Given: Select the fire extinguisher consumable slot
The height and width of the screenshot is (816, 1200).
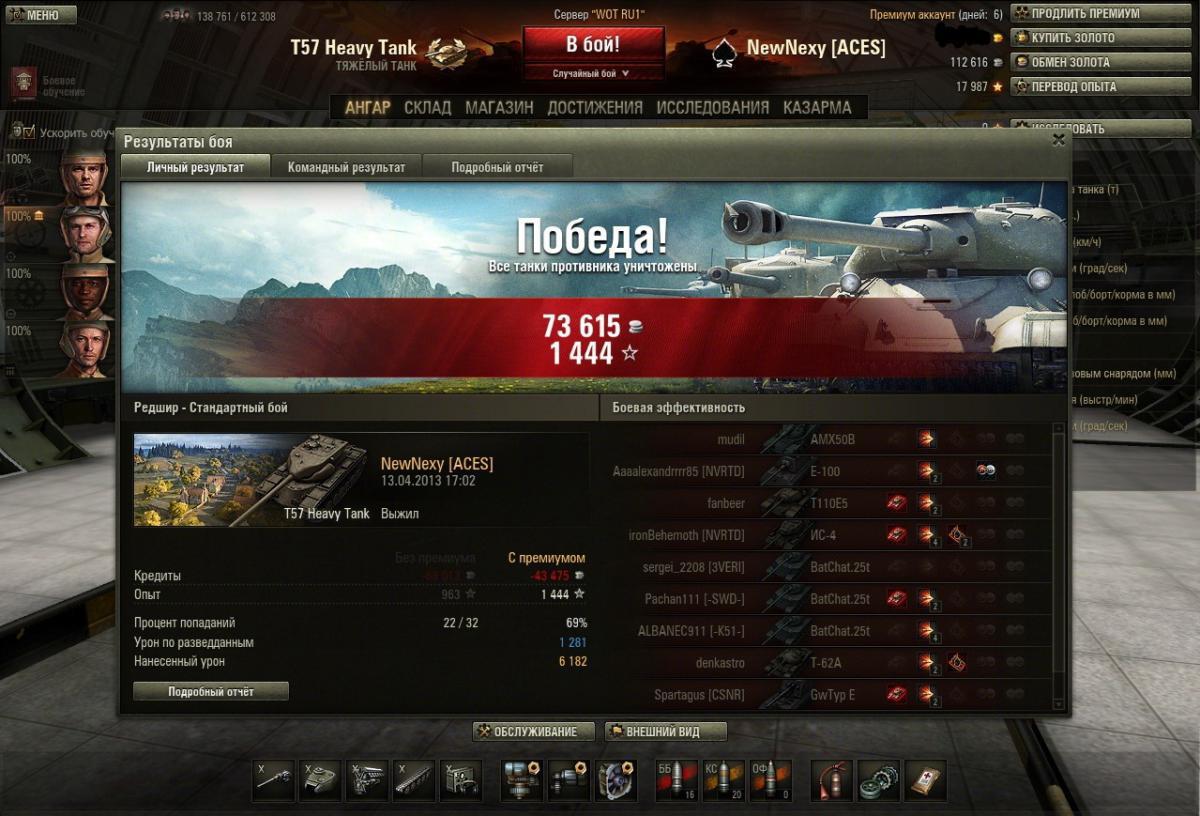Looking at the screenshot, I should [x=830, y=780].
